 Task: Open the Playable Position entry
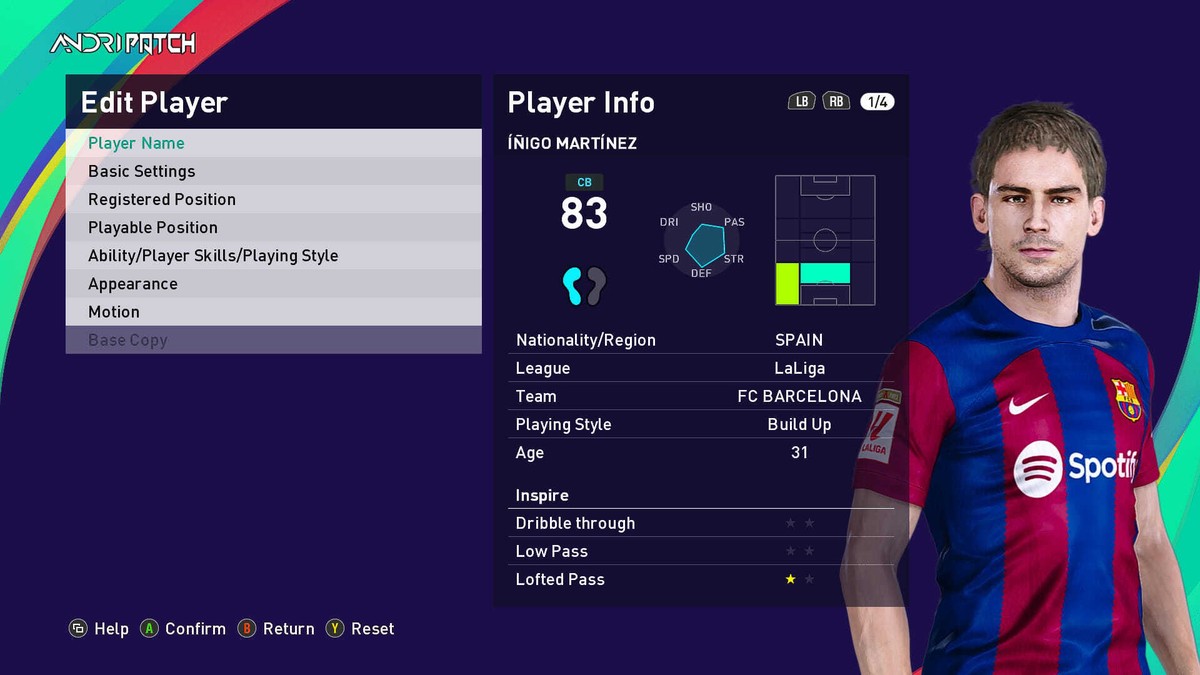tap(273, 227)
